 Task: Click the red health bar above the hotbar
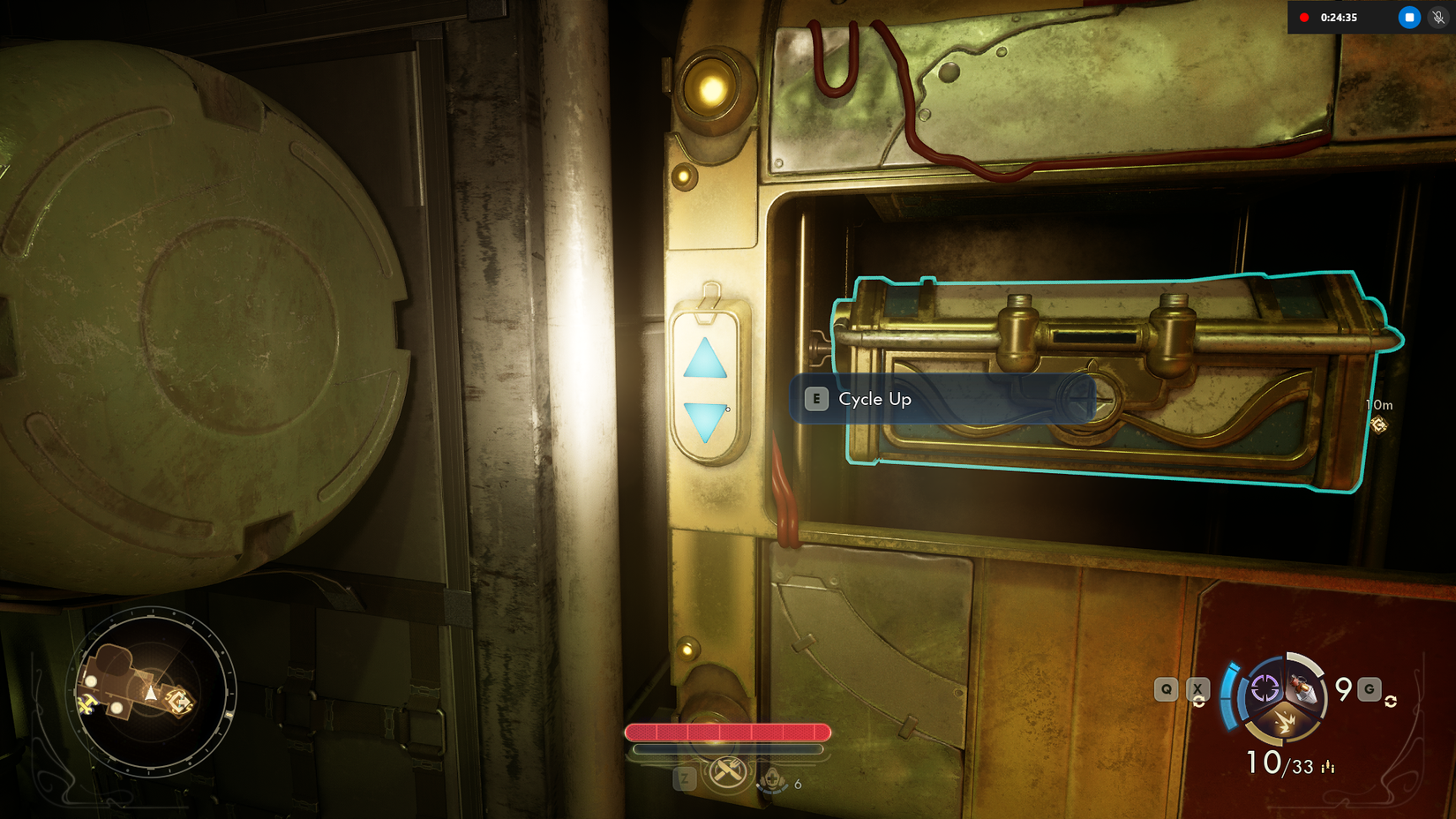click(x=729, y=732)
